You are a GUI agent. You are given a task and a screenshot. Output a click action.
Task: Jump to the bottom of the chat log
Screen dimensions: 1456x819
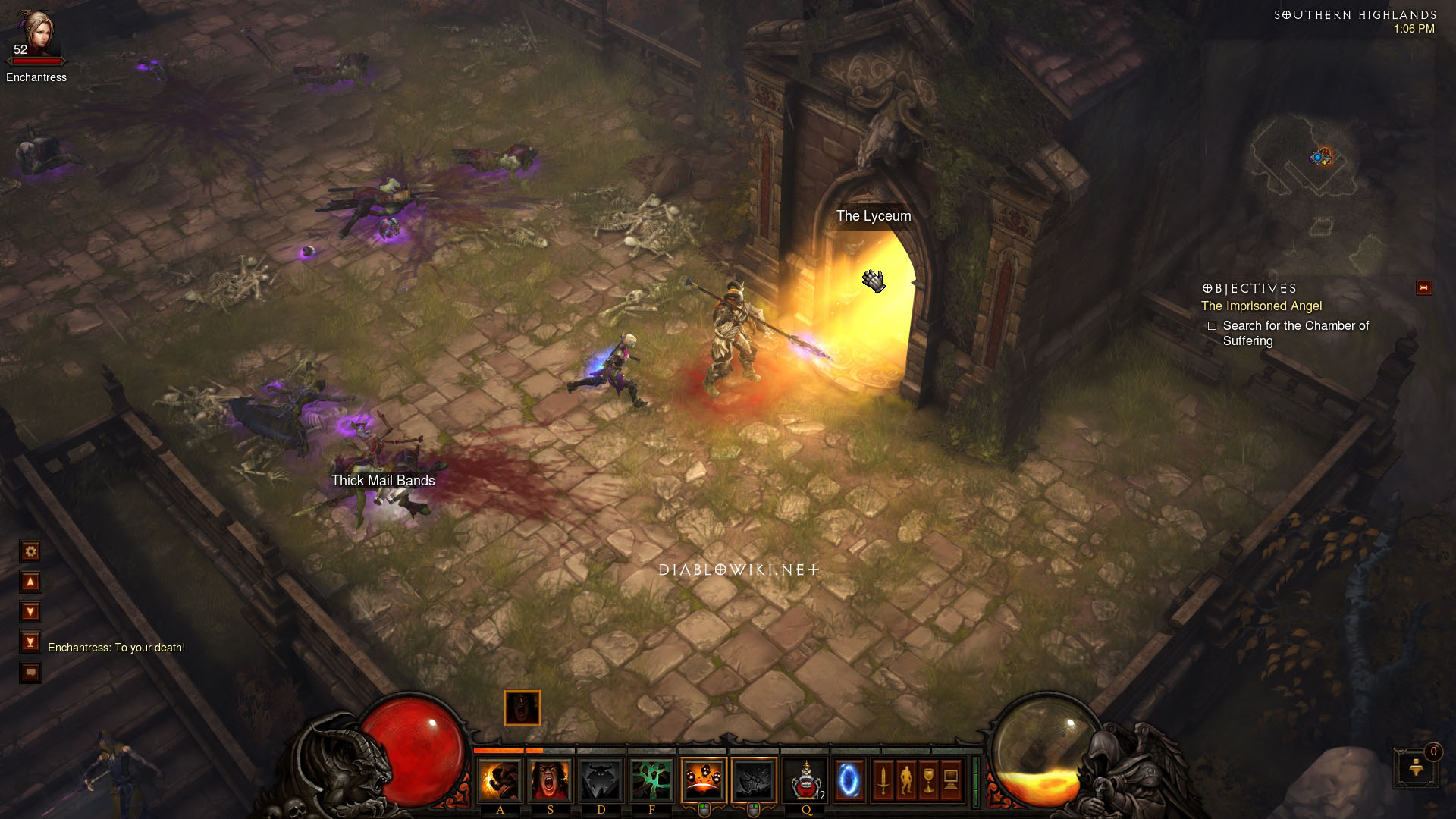(30, 642)
